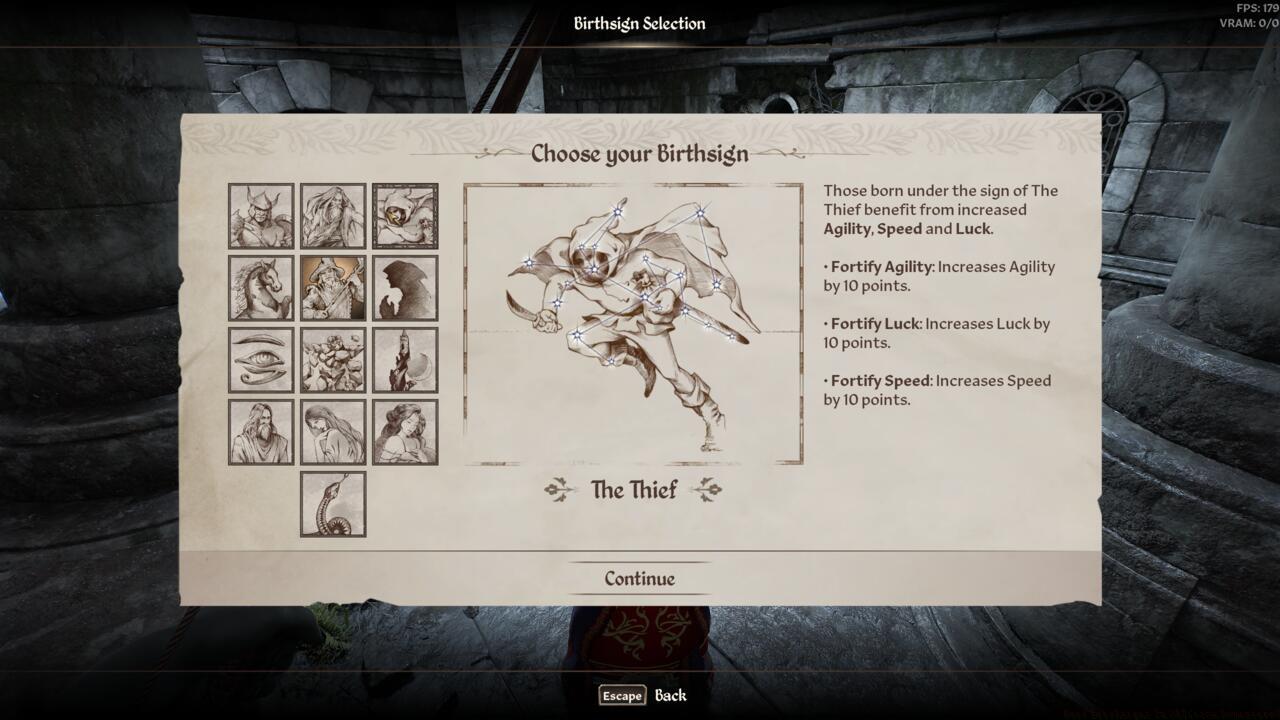Select the Shadow silhouette birthsign icon
This screenshot has height=720, width=1280.
(x=404, y=288)
